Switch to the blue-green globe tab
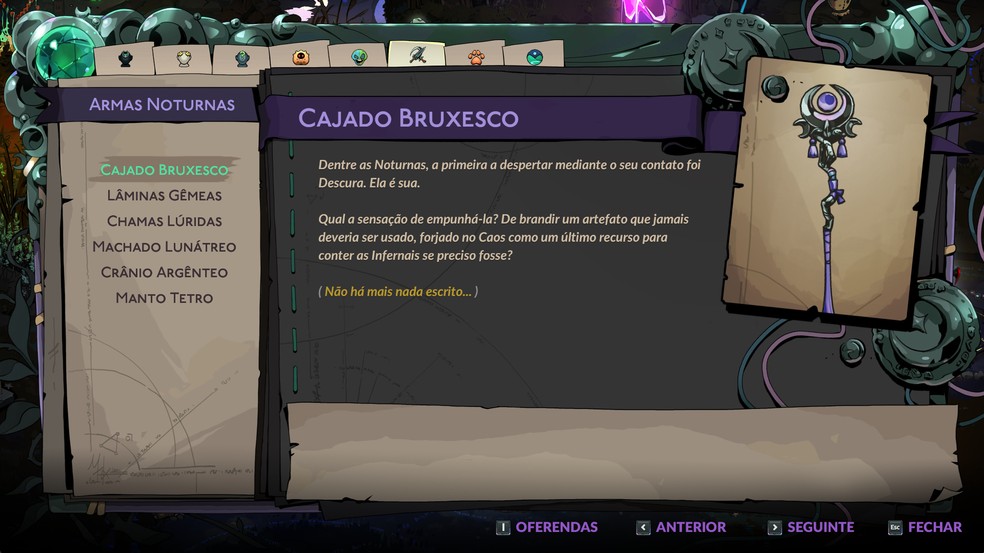 (x=534, y=57)
